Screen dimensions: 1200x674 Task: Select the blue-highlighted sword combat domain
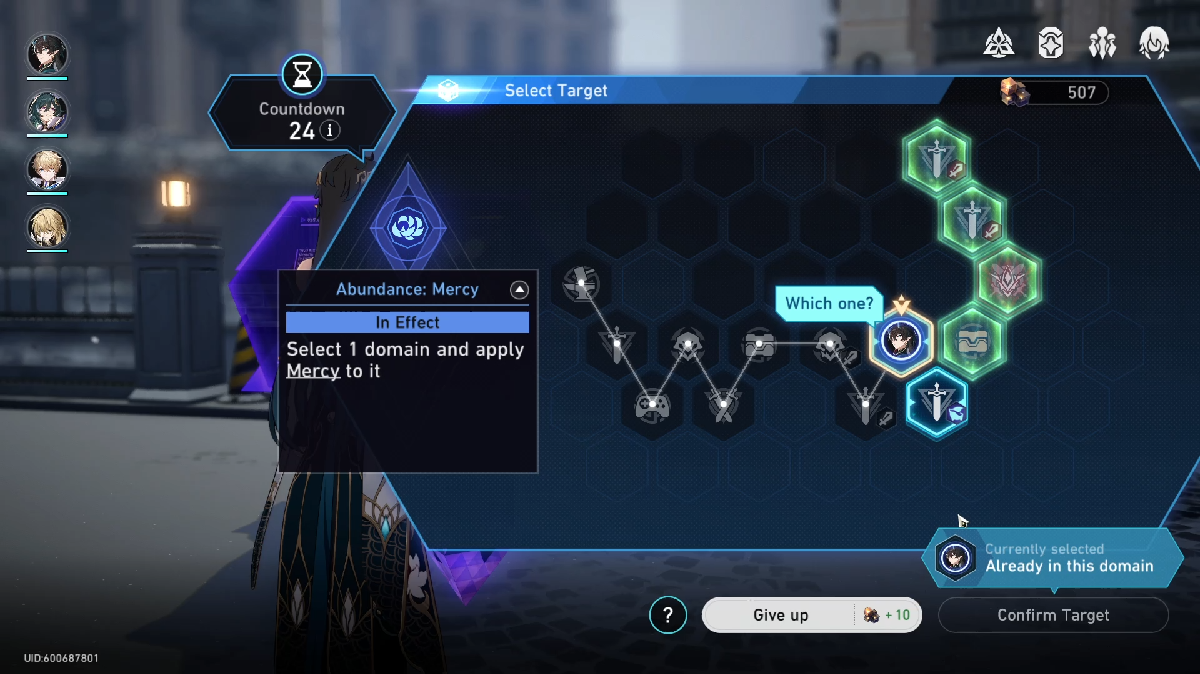pyautogui.click(x=937, y=403)
